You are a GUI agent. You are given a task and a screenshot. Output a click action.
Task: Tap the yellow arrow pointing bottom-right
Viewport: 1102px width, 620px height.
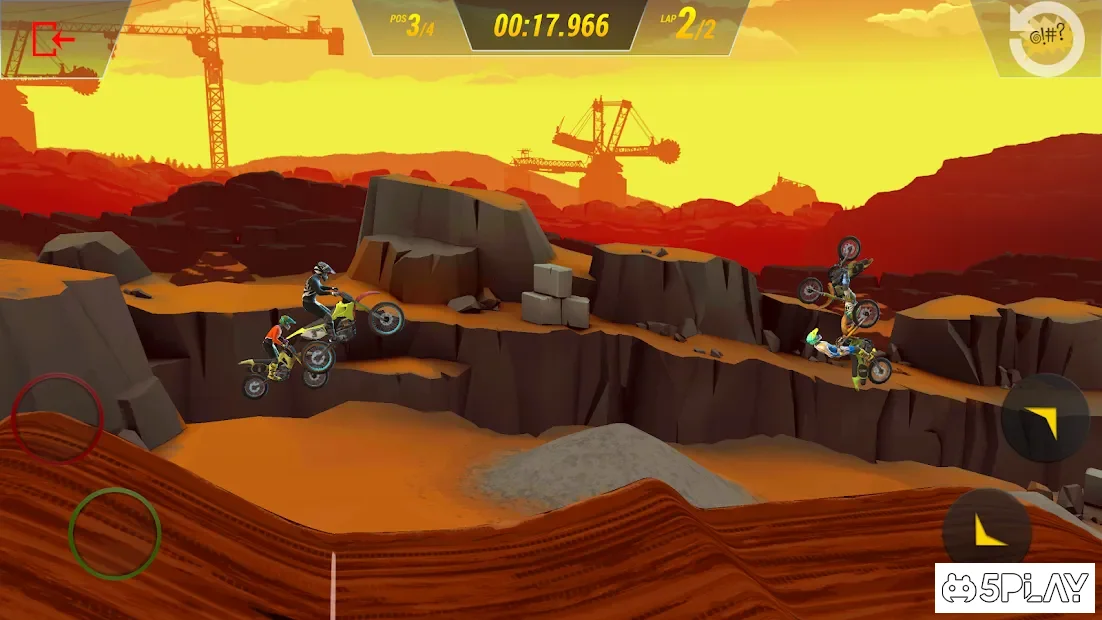[1045, 418]
